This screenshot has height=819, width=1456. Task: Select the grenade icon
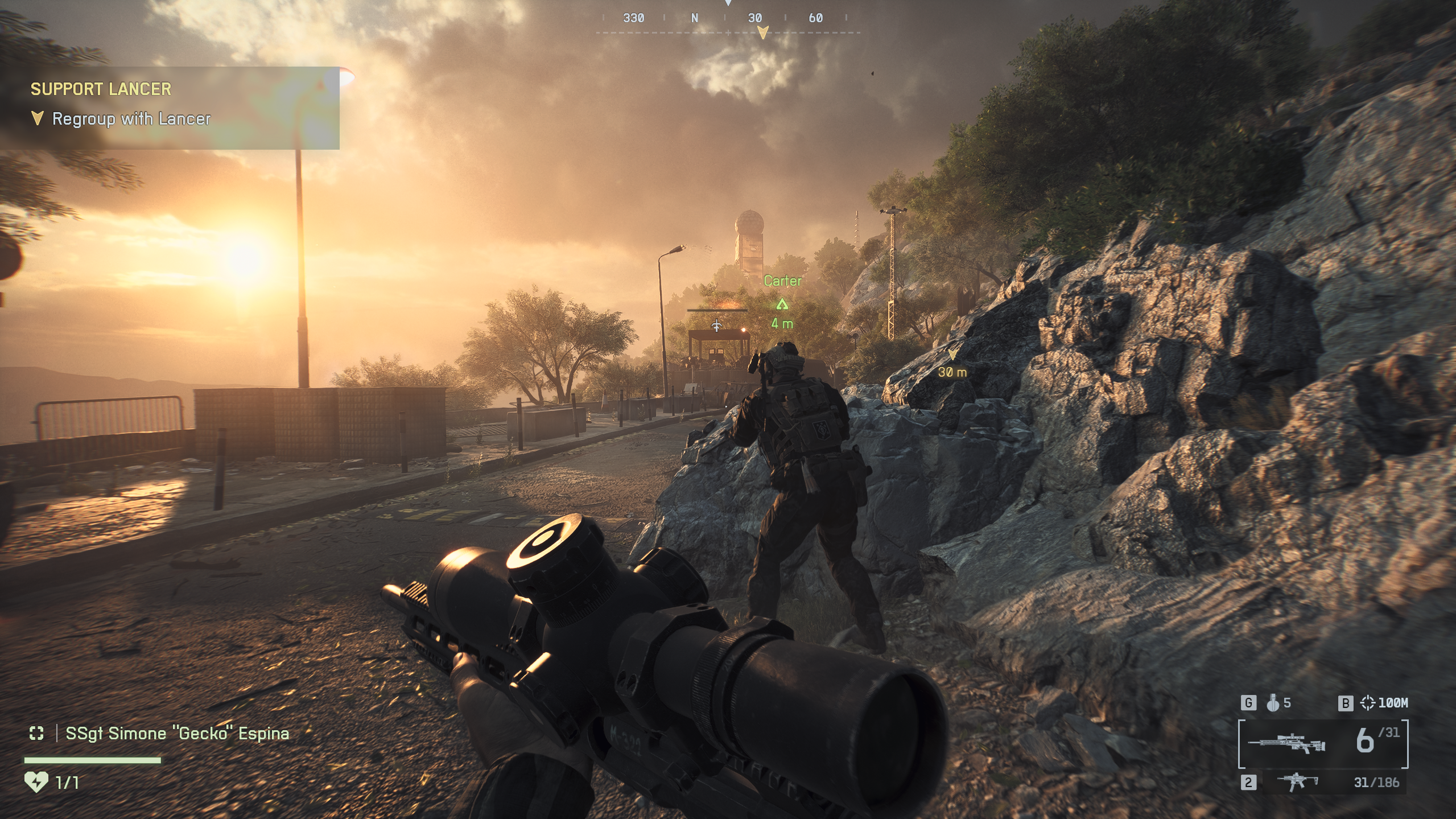[1273, 703]
